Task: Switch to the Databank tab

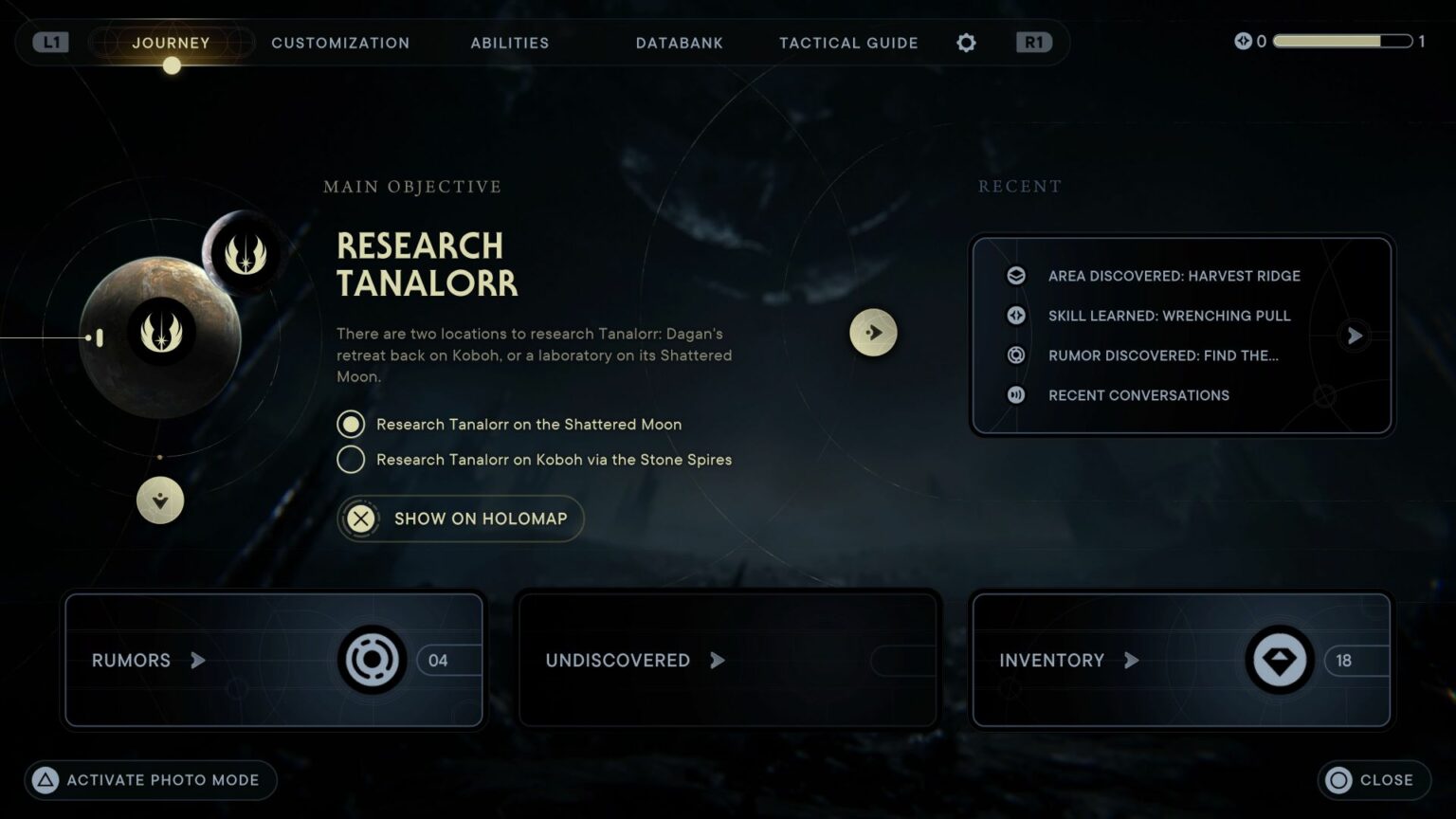Action: tap(679, 43)
